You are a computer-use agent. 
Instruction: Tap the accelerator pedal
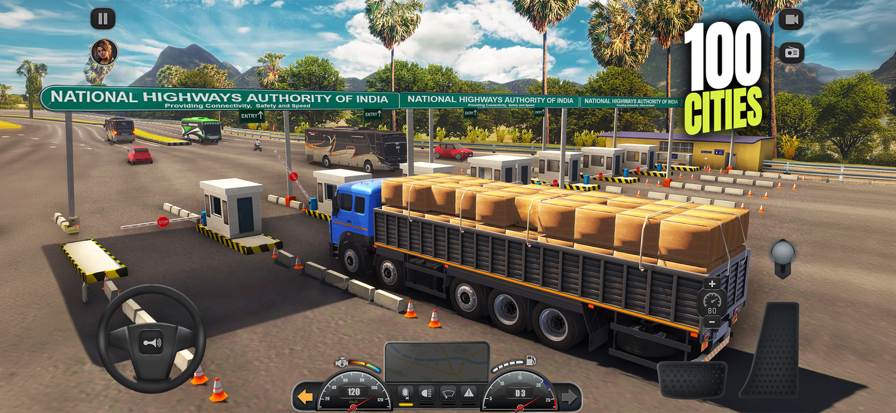[x=769, y=350]
